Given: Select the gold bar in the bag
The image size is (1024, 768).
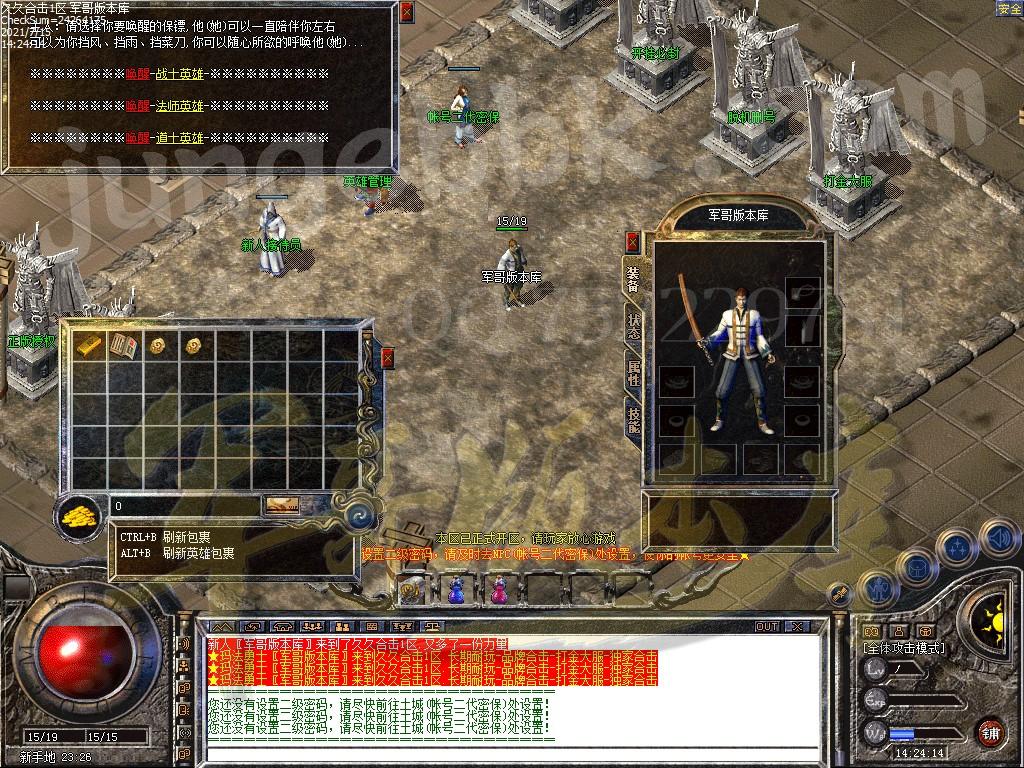Looking at the screenshot, I should 89,346.
